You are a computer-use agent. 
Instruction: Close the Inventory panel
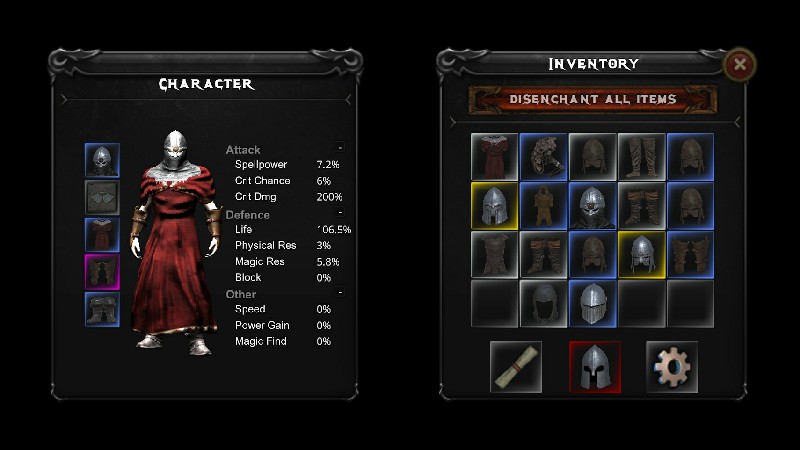click(740, 65)
